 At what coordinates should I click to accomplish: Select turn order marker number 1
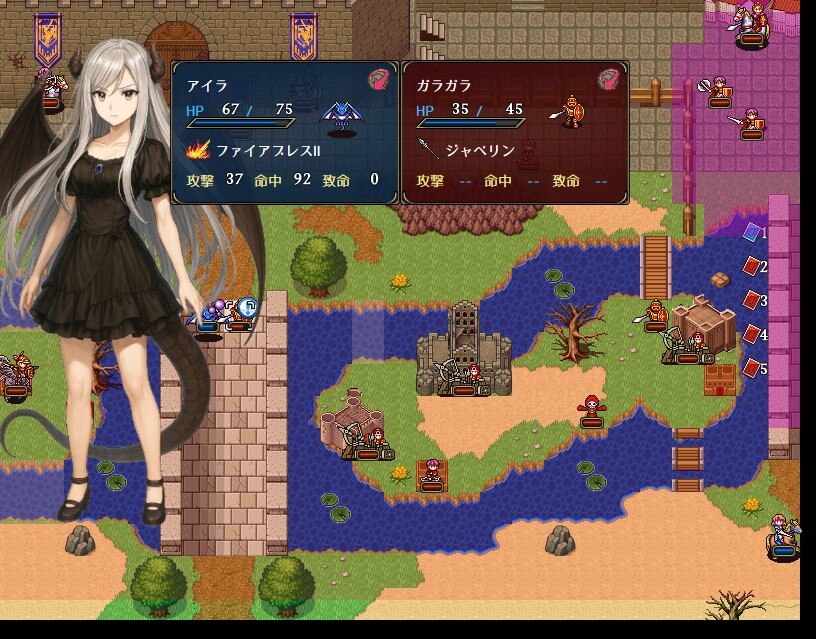point(753,233)
